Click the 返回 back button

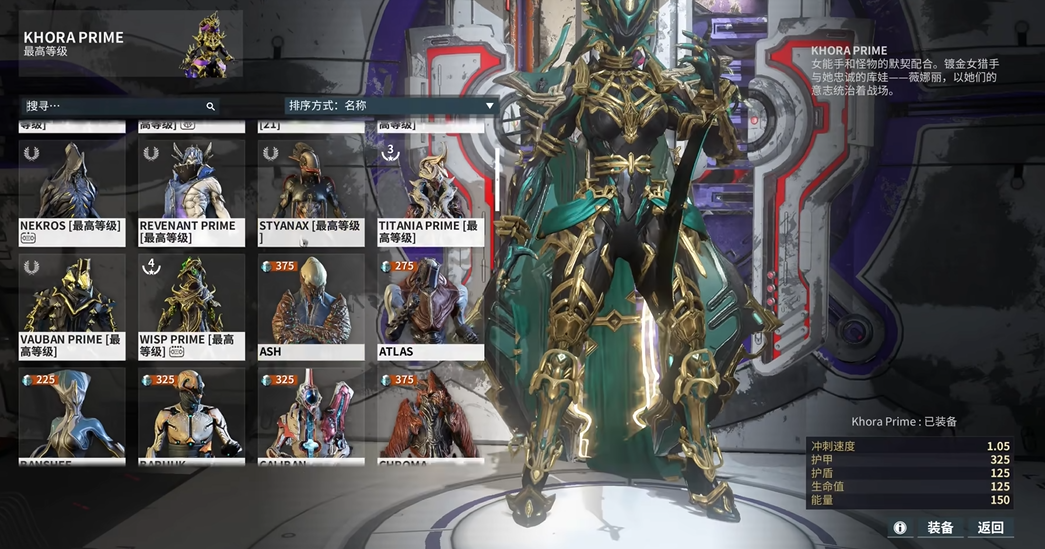[x=991, y=527]
